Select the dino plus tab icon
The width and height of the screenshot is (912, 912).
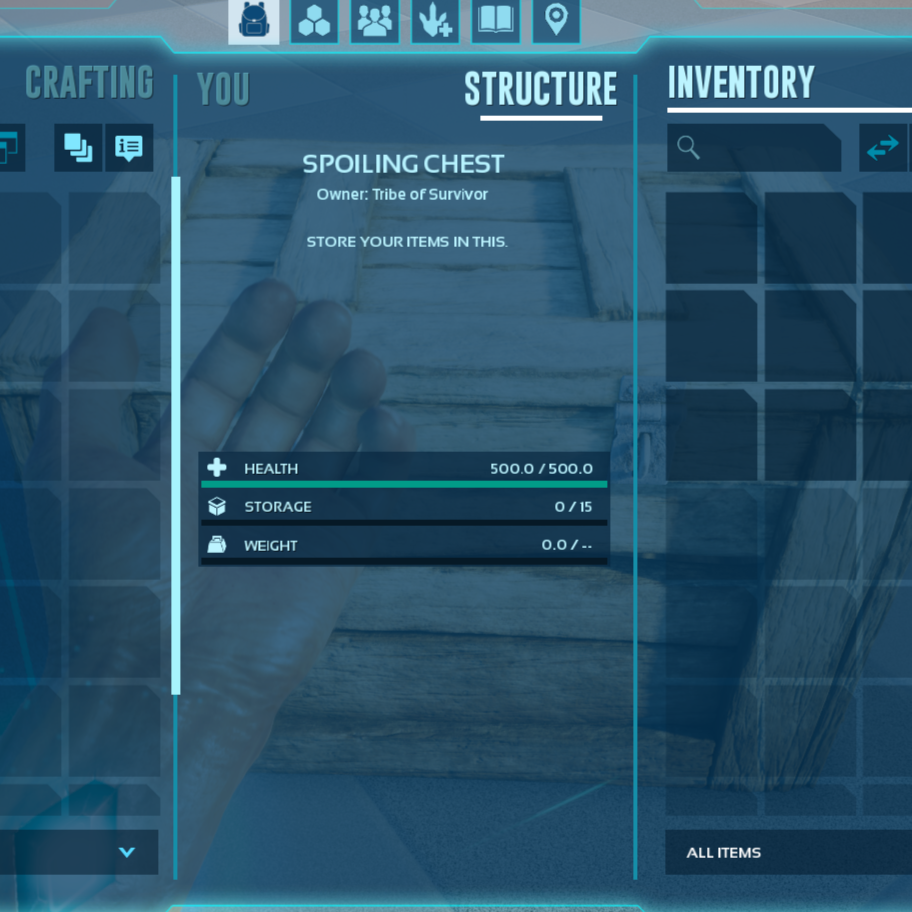click(435, 21)
